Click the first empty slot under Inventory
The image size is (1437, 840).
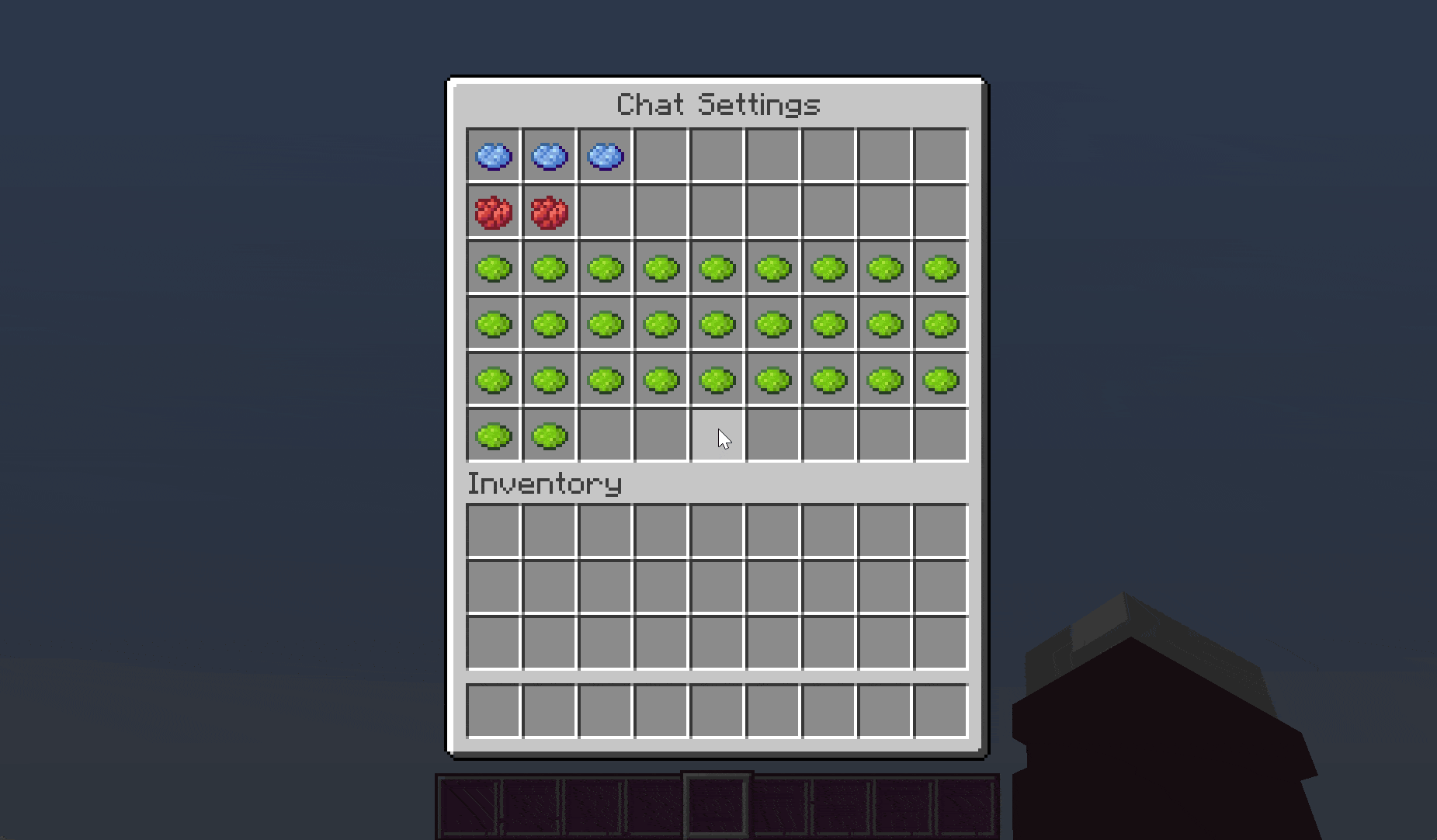[492, 529]
